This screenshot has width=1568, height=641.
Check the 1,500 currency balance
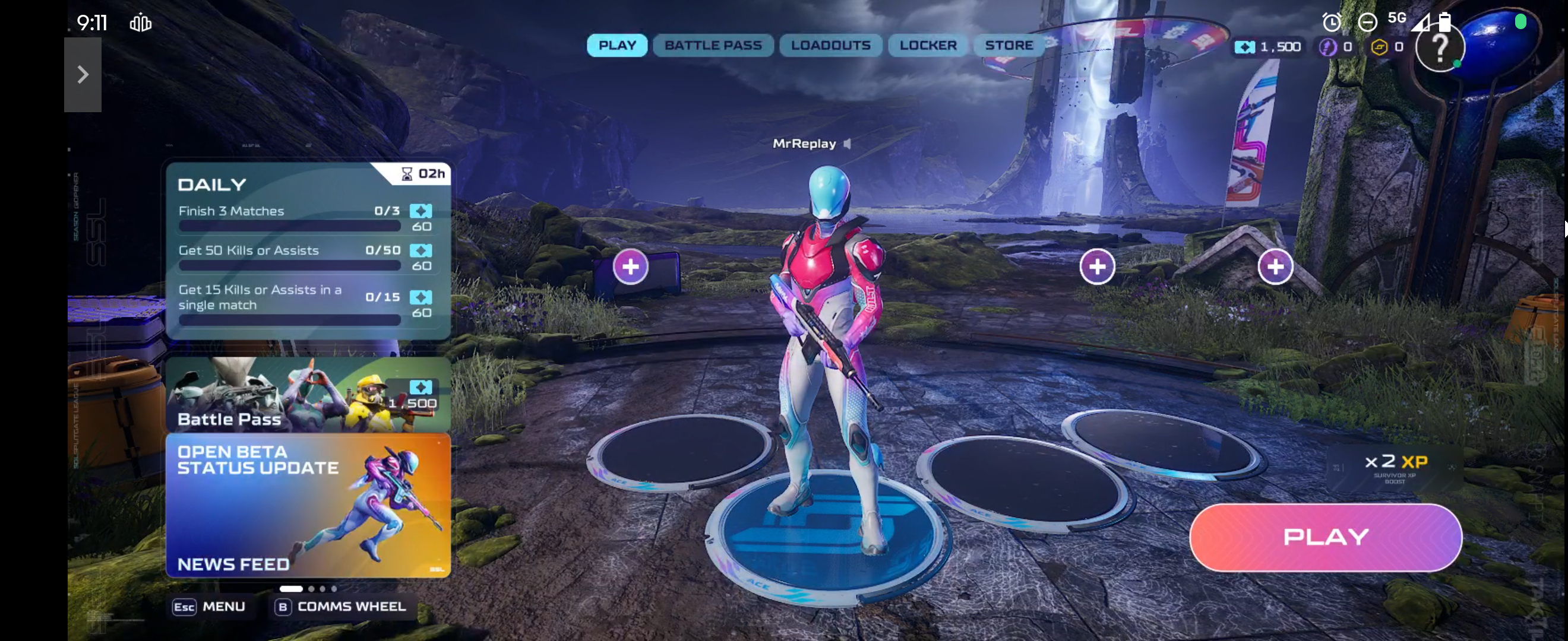1269,47
